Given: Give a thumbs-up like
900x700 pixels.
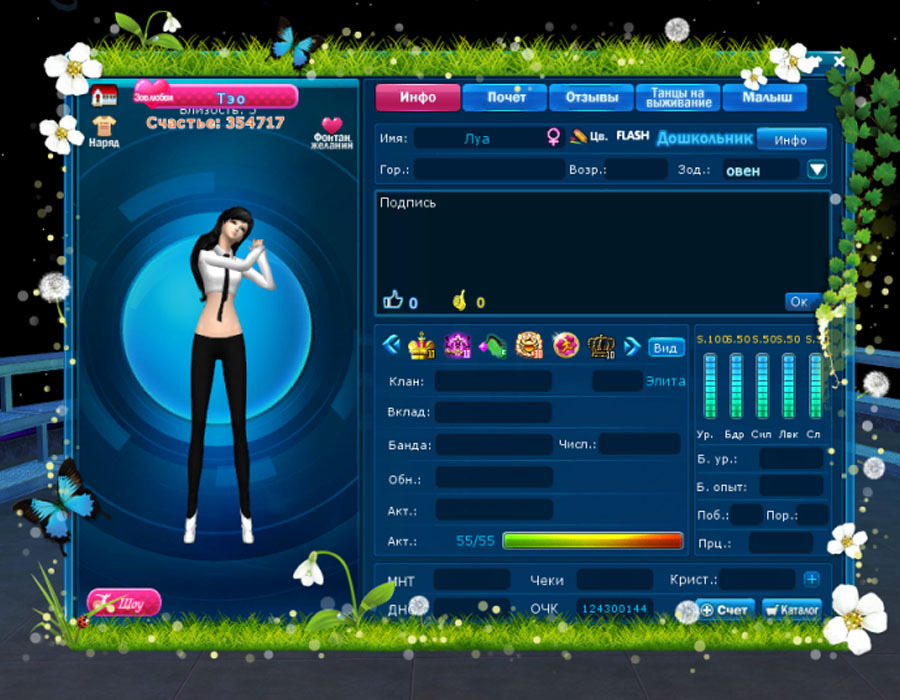Looking at the screenshot, I should coord(394,300).
